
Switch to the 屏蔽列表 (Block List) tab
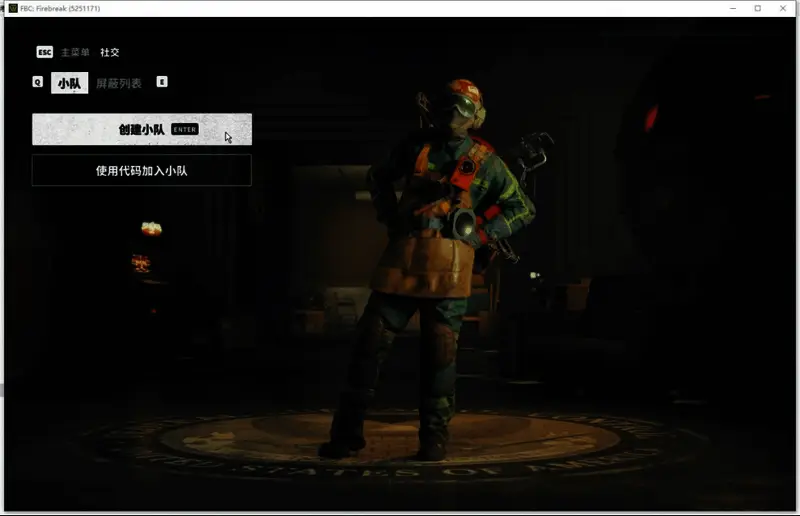click(x=119, y=83)
